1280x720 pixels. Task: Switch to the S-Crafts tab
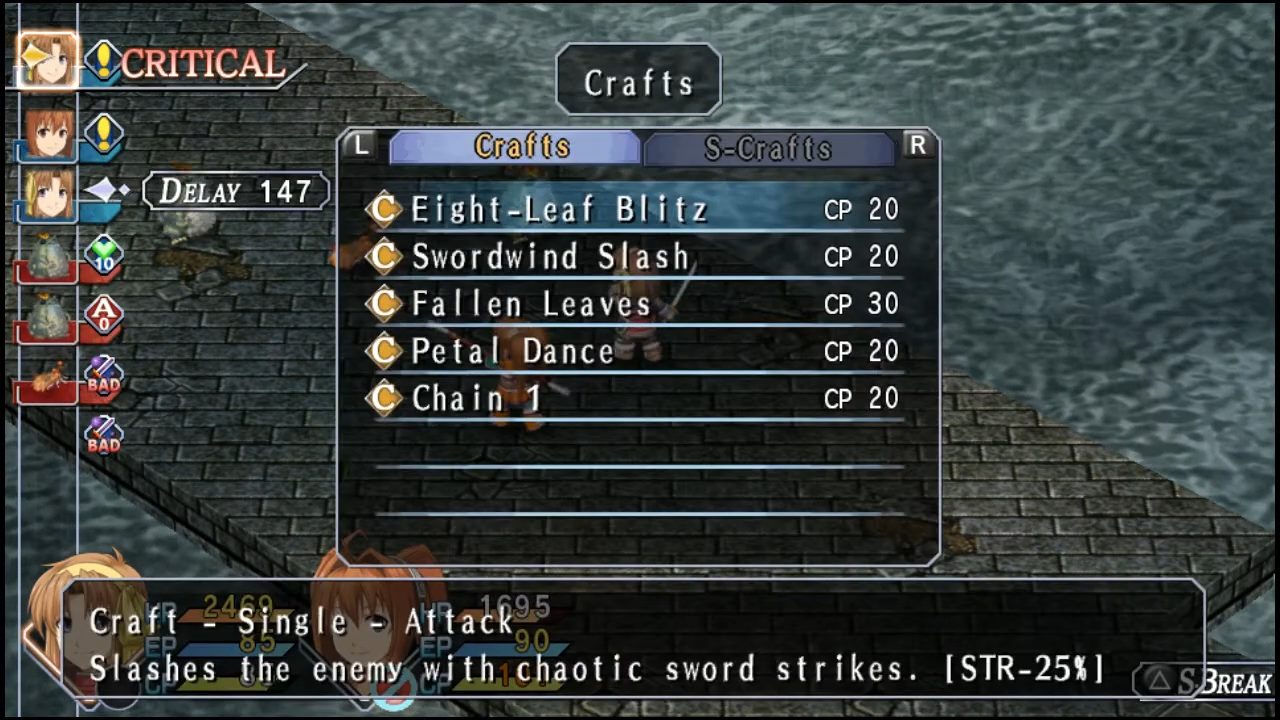[768, 148]
